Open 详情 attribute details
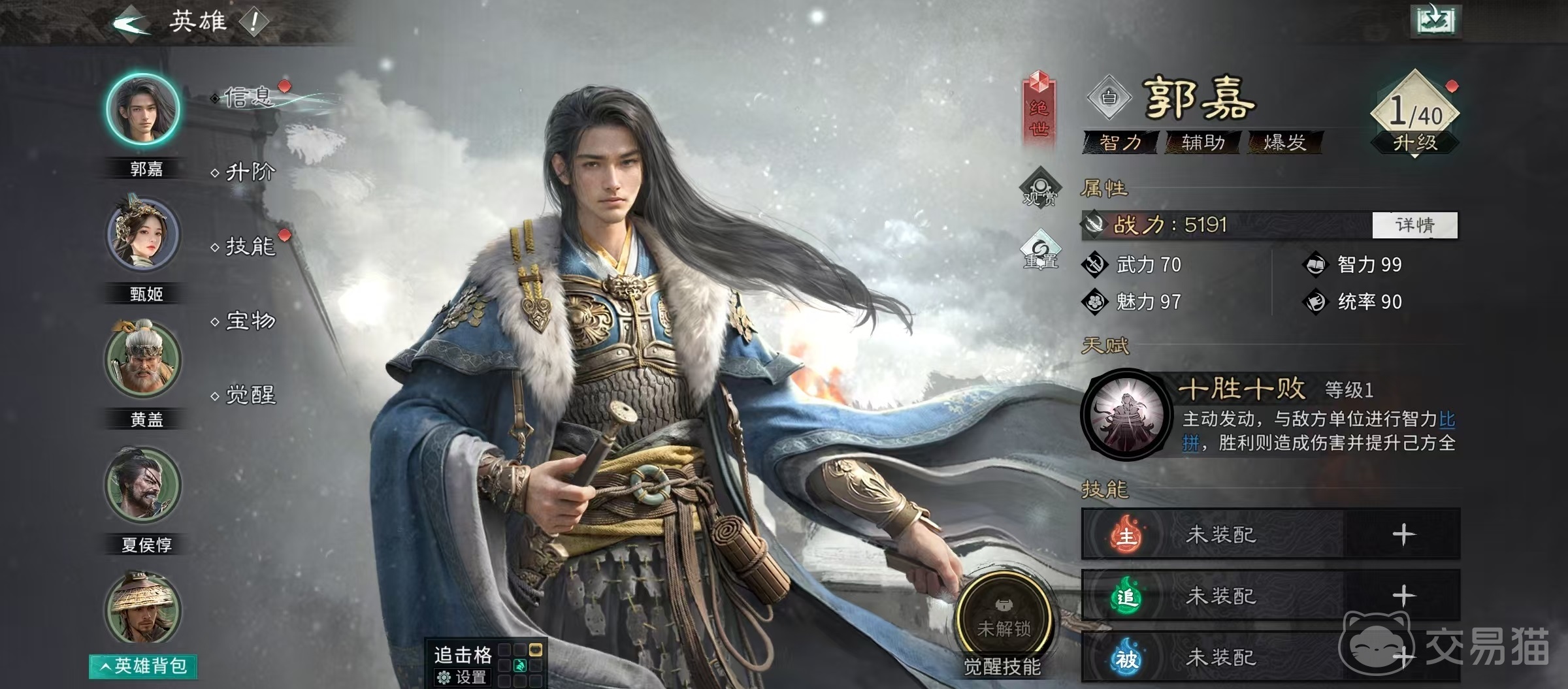The height and width of the screenshot is (689, 1568). tap(1414, 225)
